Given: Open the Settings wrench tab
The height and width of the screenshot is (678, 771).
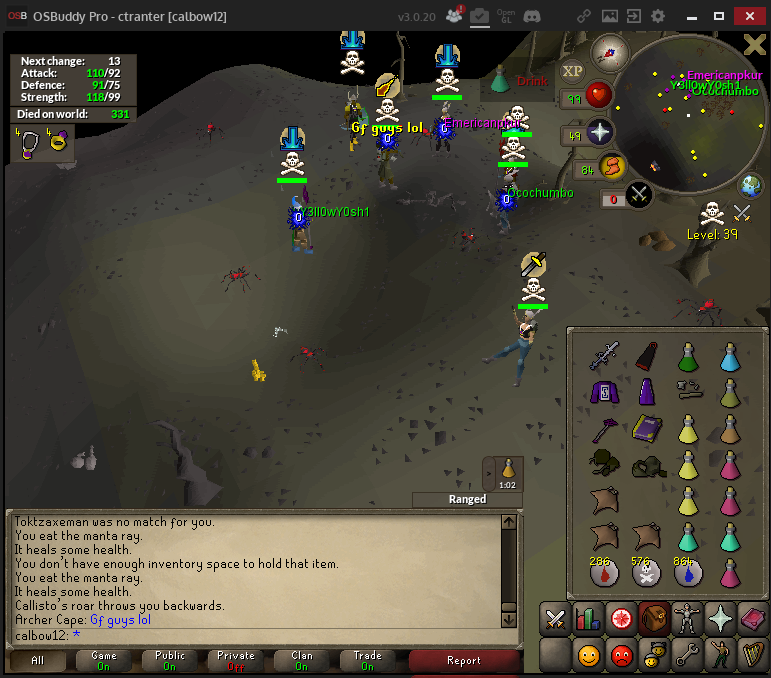Looking at the screenshot, I should pos(687,656).
